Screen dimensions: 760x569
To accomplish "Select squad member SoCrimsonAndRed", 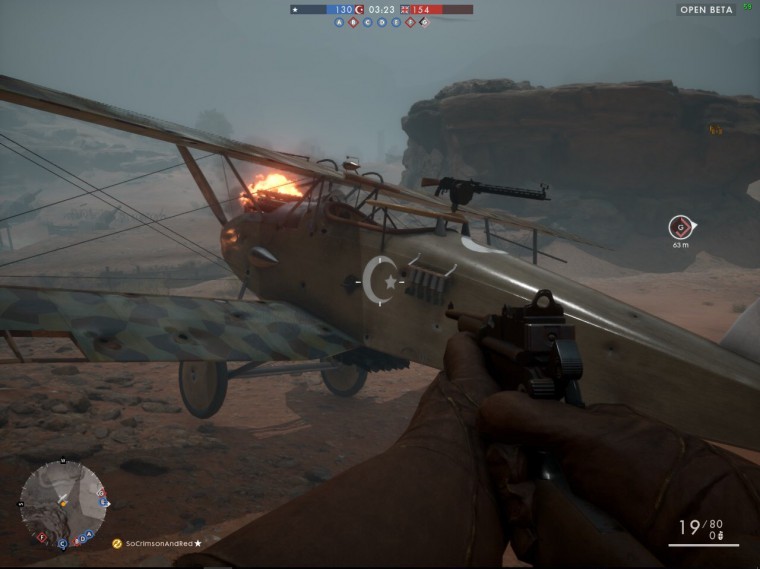I will tap(160, 543).
